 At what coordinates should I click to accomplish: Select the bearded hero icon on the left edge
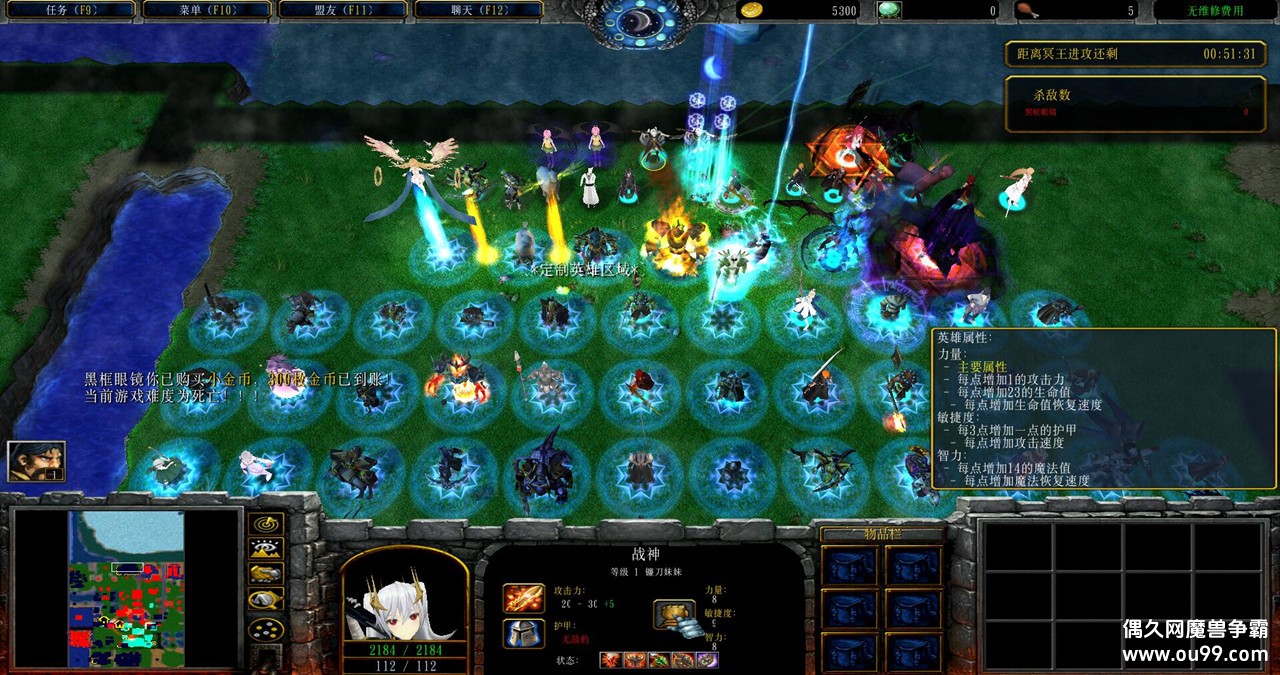point(36,461)
